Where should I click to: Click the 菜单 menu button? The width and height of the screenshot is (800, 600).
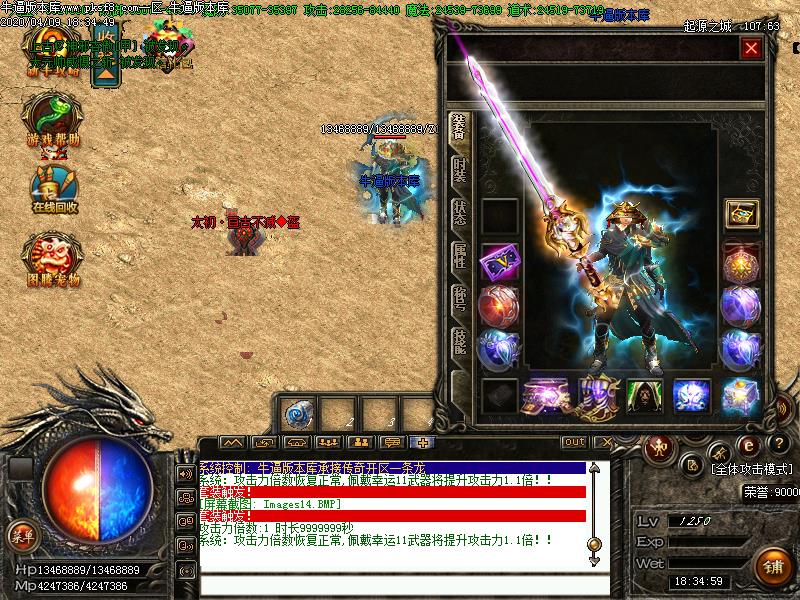coord(21,535)
